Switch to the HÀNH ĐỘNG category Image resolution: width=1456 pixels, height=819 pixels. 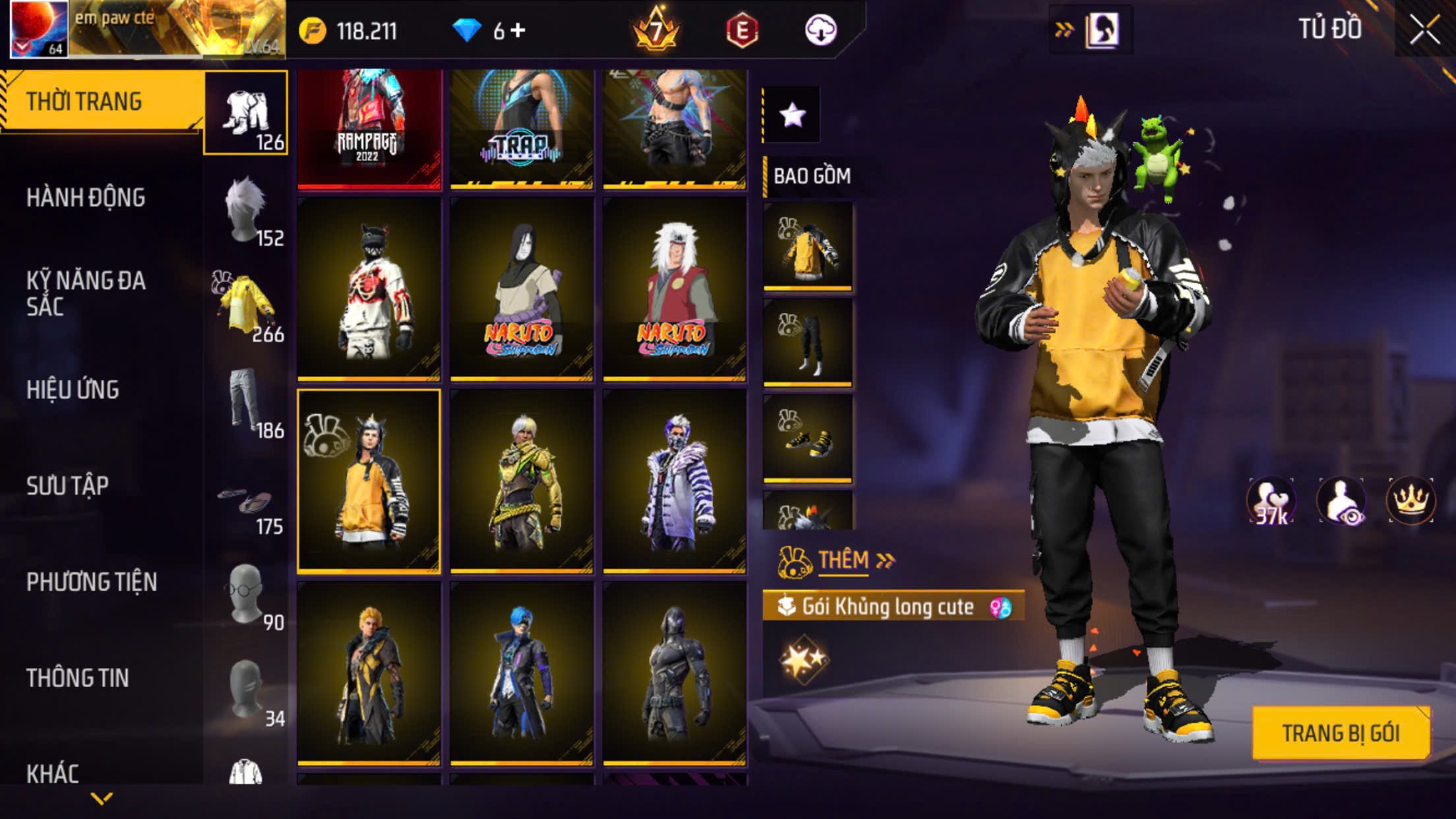pos(86,198)
